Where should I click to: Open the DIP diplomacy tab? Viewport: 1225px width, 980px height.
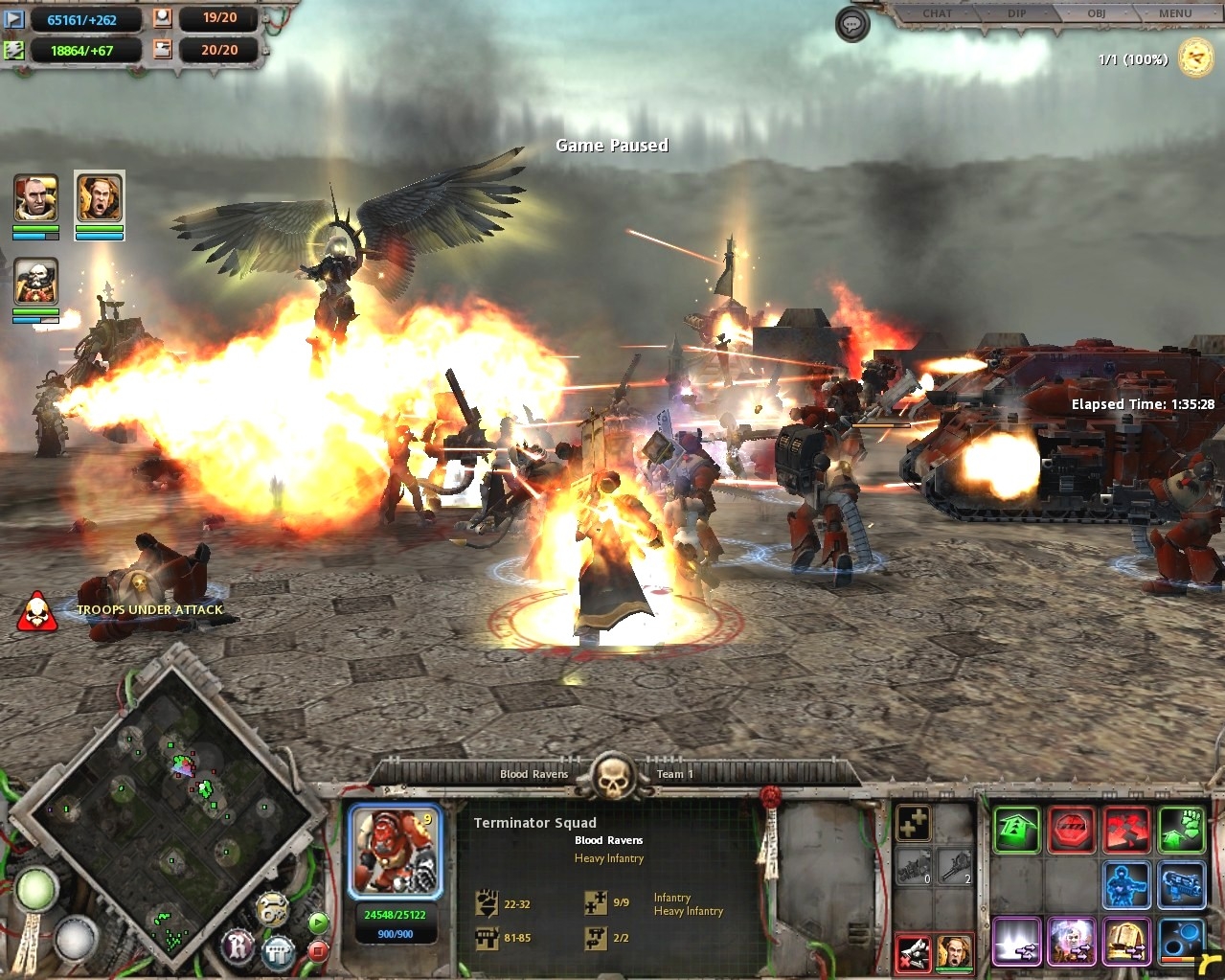point(1017,13)
